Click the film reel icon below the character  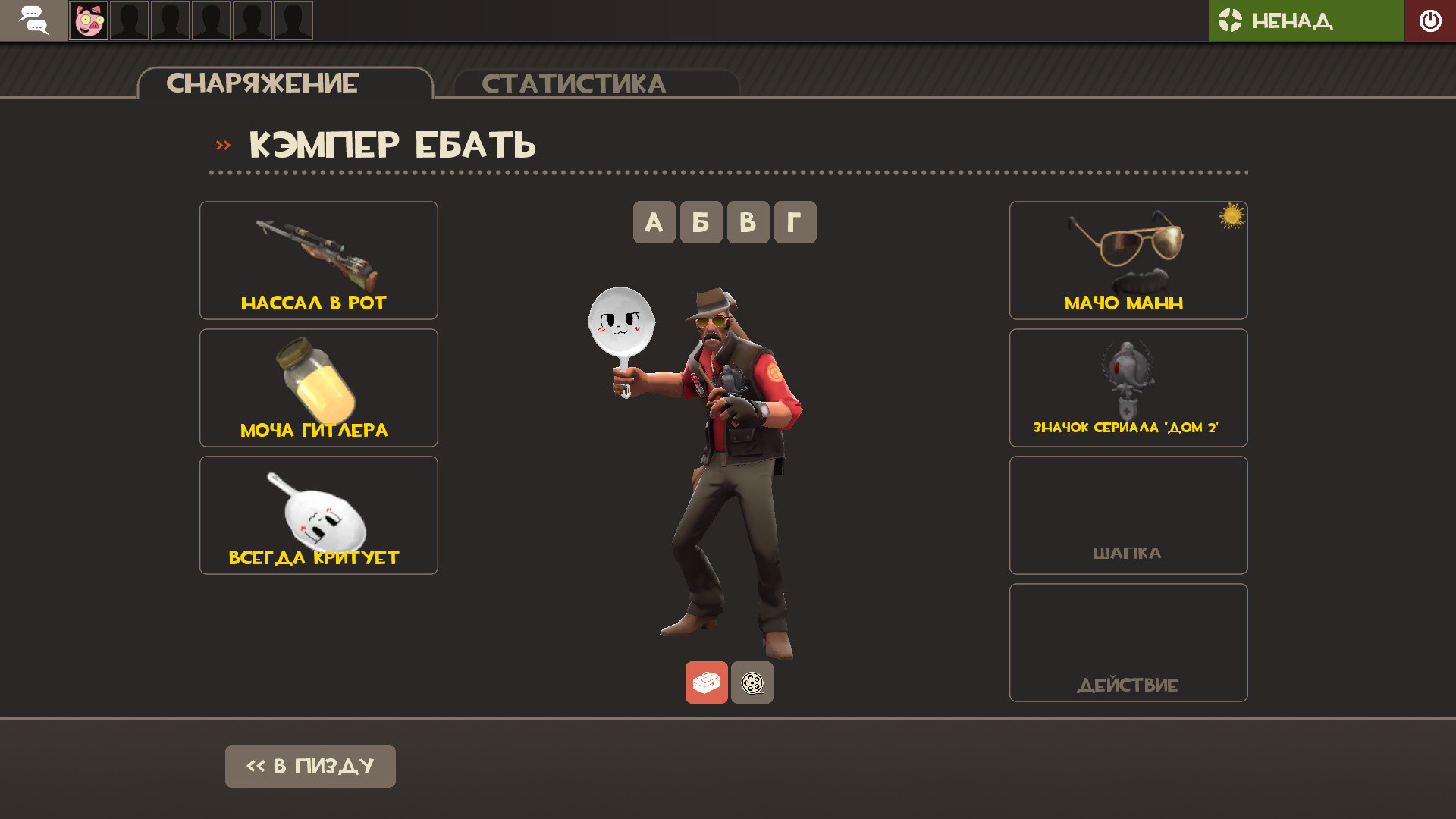pyautogui.click(x=752, y=682)
